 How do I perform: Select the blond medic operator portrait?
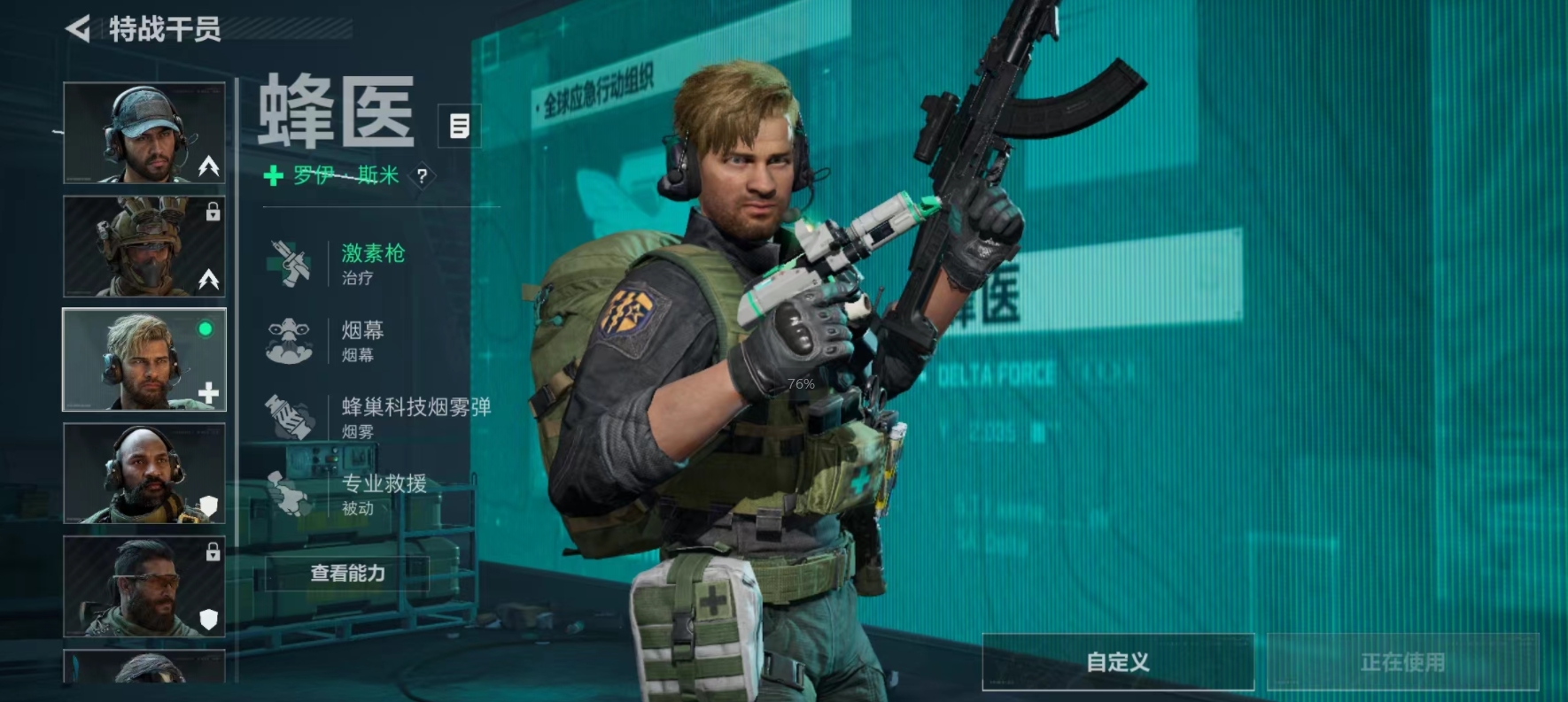144,359
